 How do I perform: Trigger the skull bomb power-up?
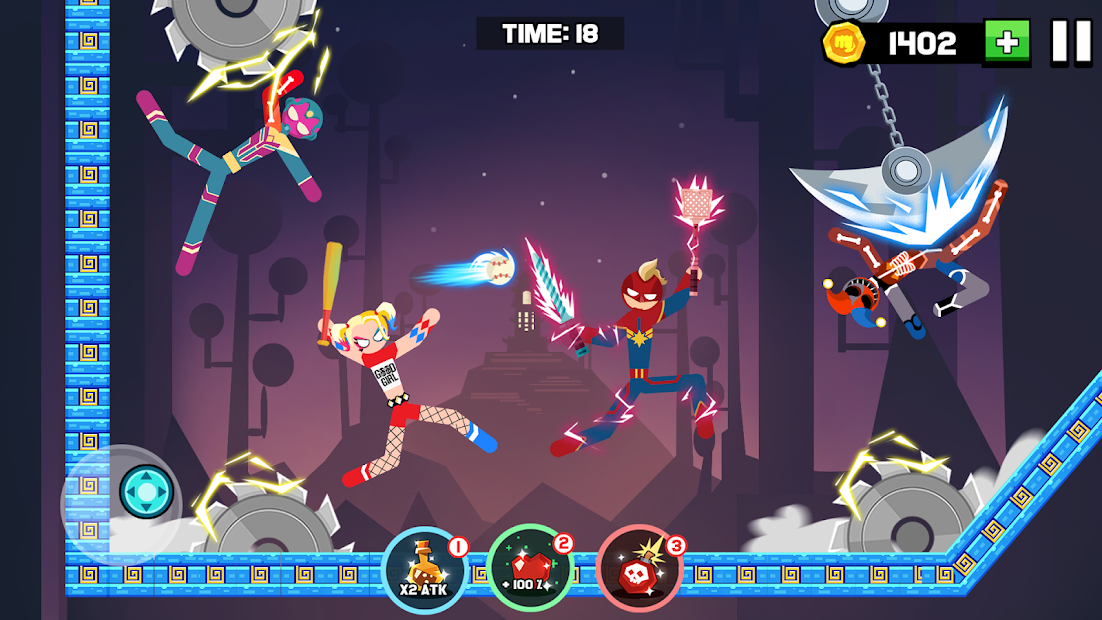click(639, 569)
